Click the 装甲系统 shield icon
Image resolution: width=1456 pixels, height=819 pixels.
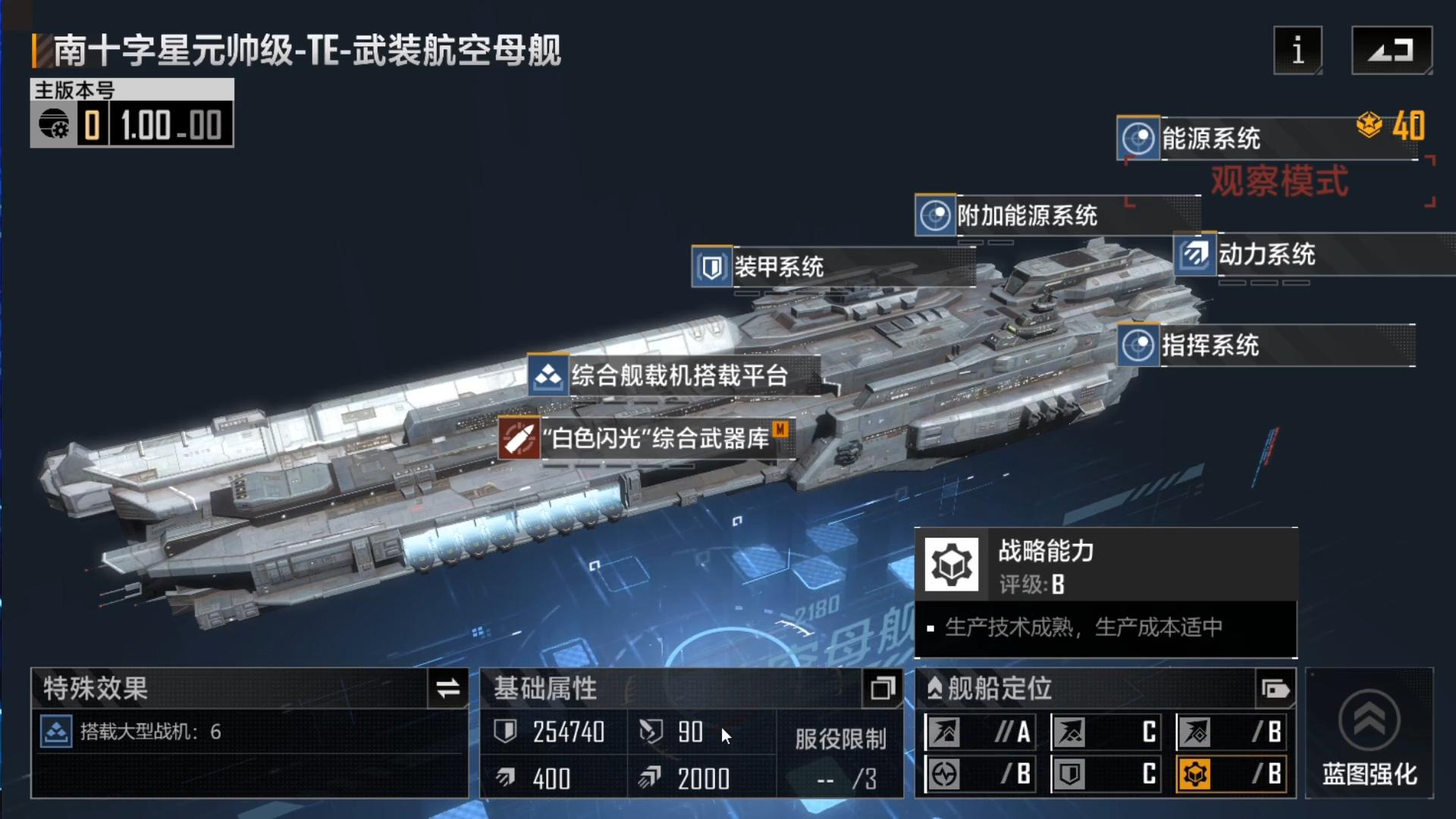tap(711, 267)
